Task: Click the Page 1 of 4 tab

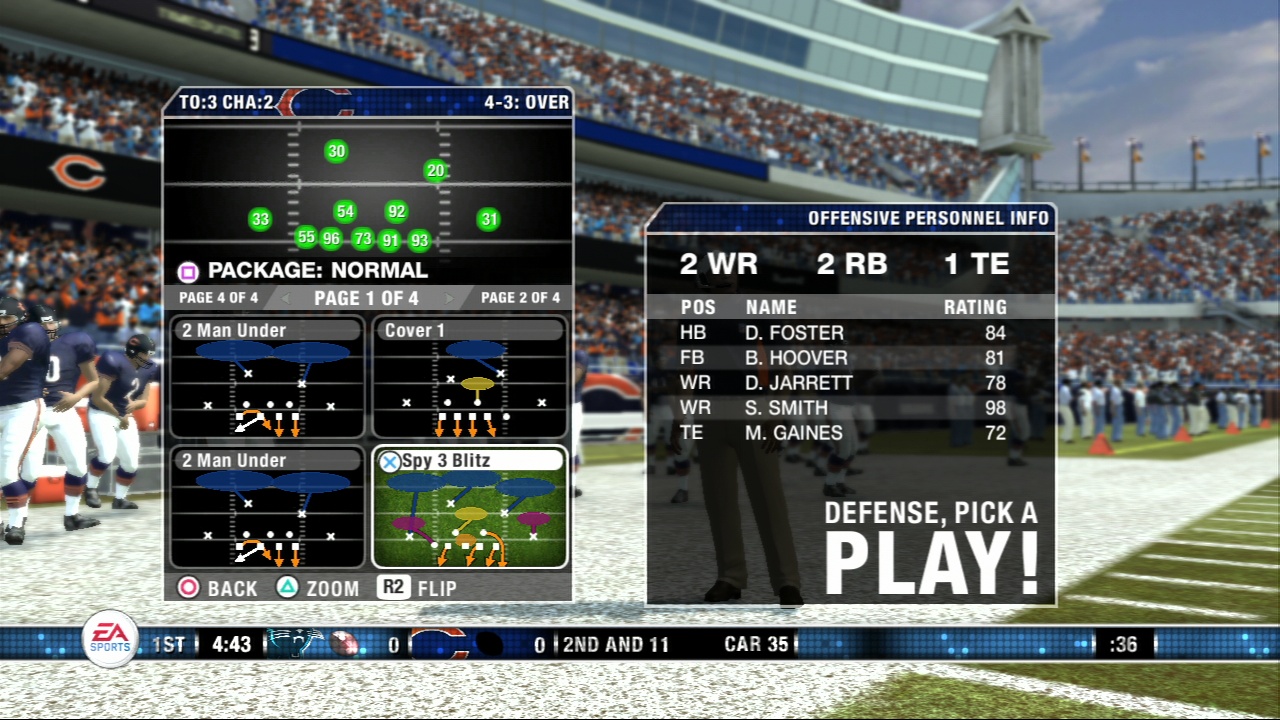Action: tap(366, 298)
